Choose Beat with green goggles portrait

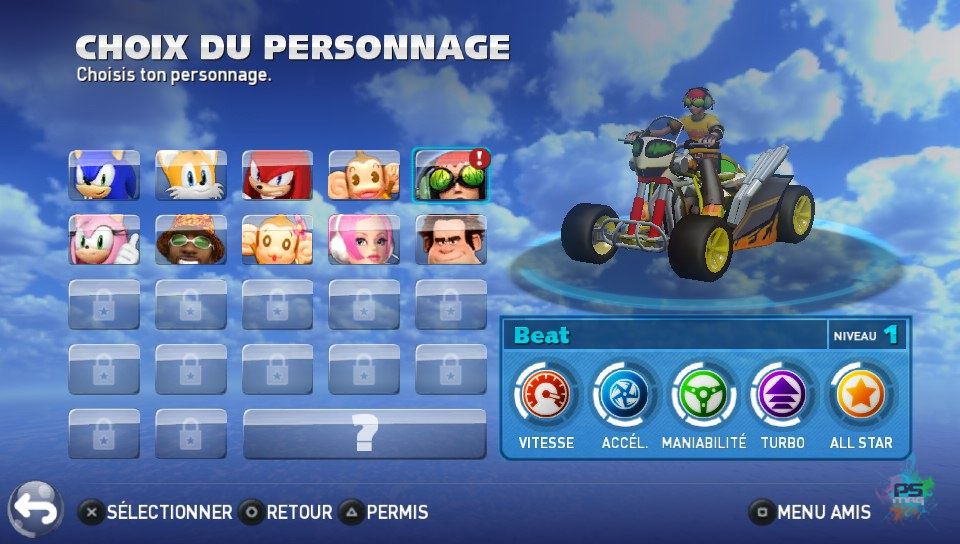point(450,175)
